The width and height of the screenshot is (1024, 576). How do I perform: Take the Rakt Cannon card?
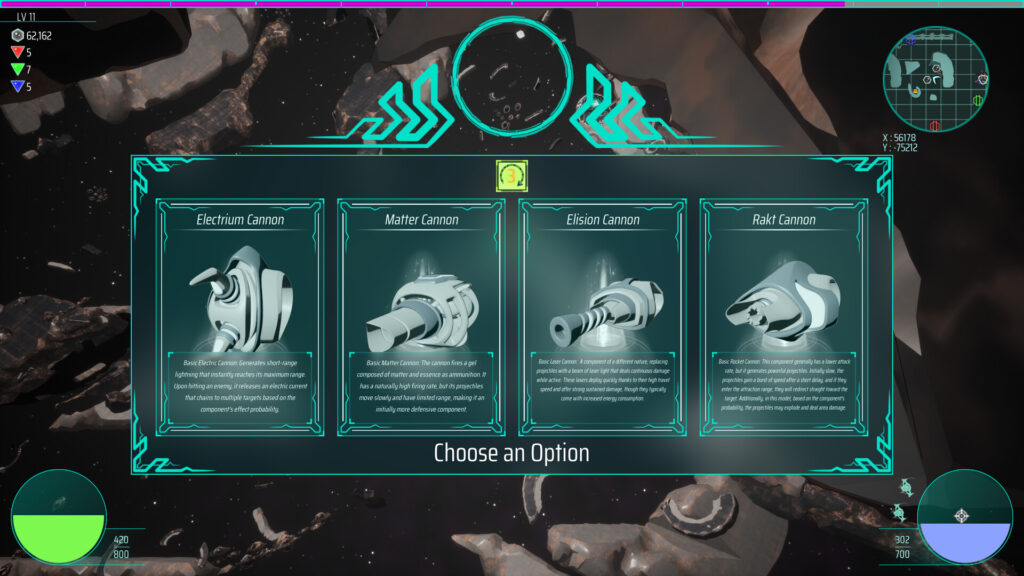(x=783, y=317)
